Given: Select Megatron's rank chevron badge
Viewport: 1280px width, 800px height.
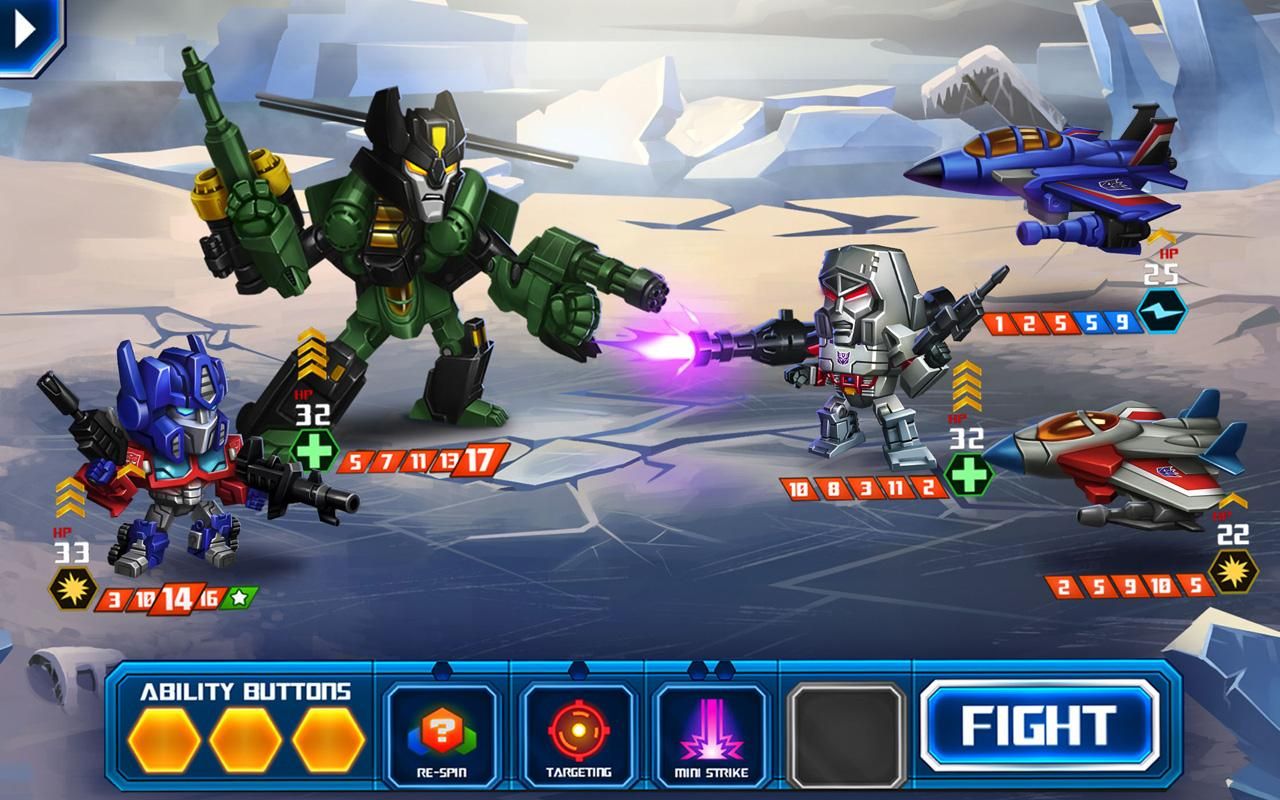Looking at the screenshot, I should click(x=966, y=385).
